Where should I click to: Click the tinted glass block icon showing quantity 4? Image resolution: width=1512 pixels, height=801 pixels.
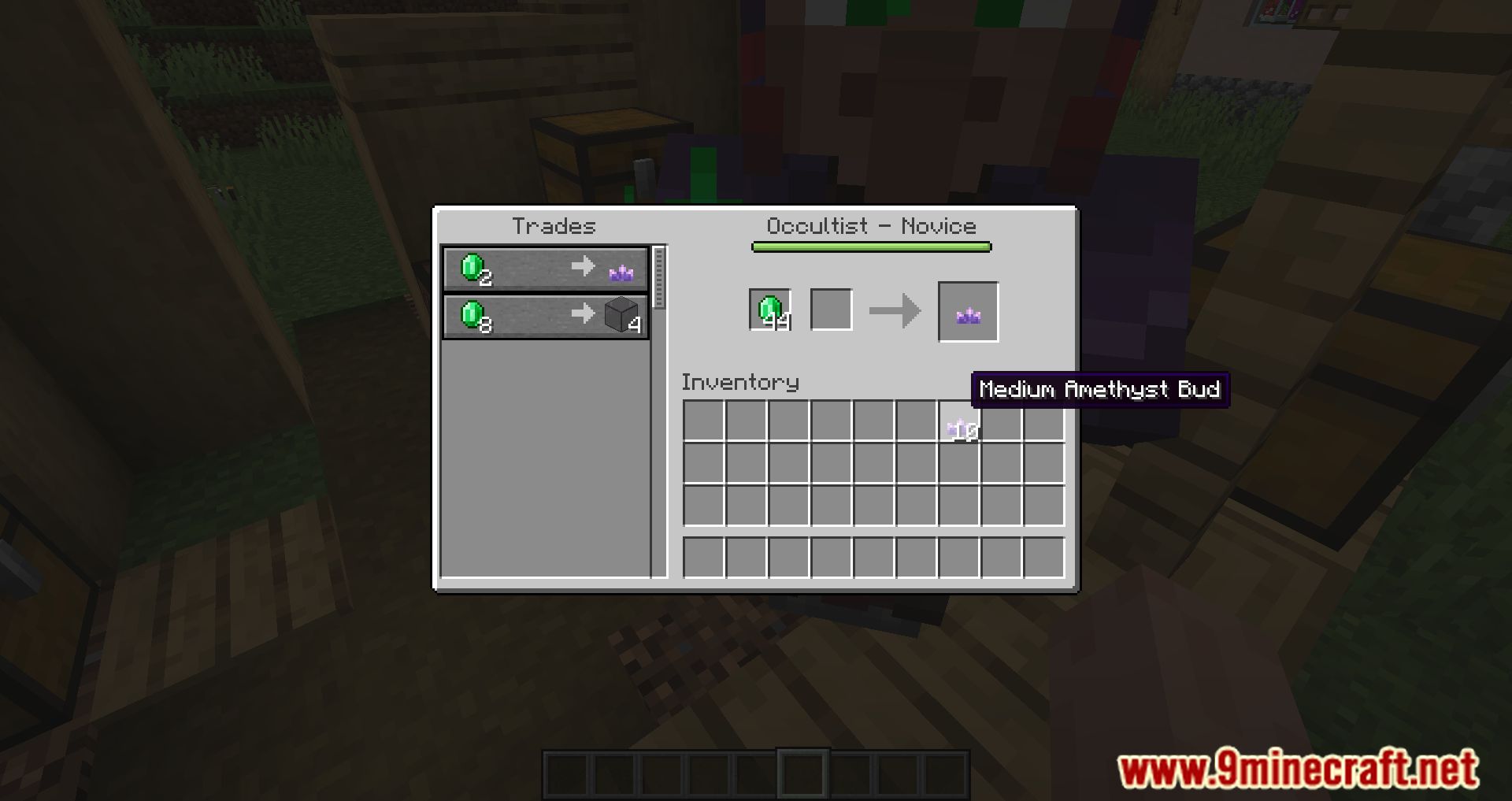click(620, 314)
